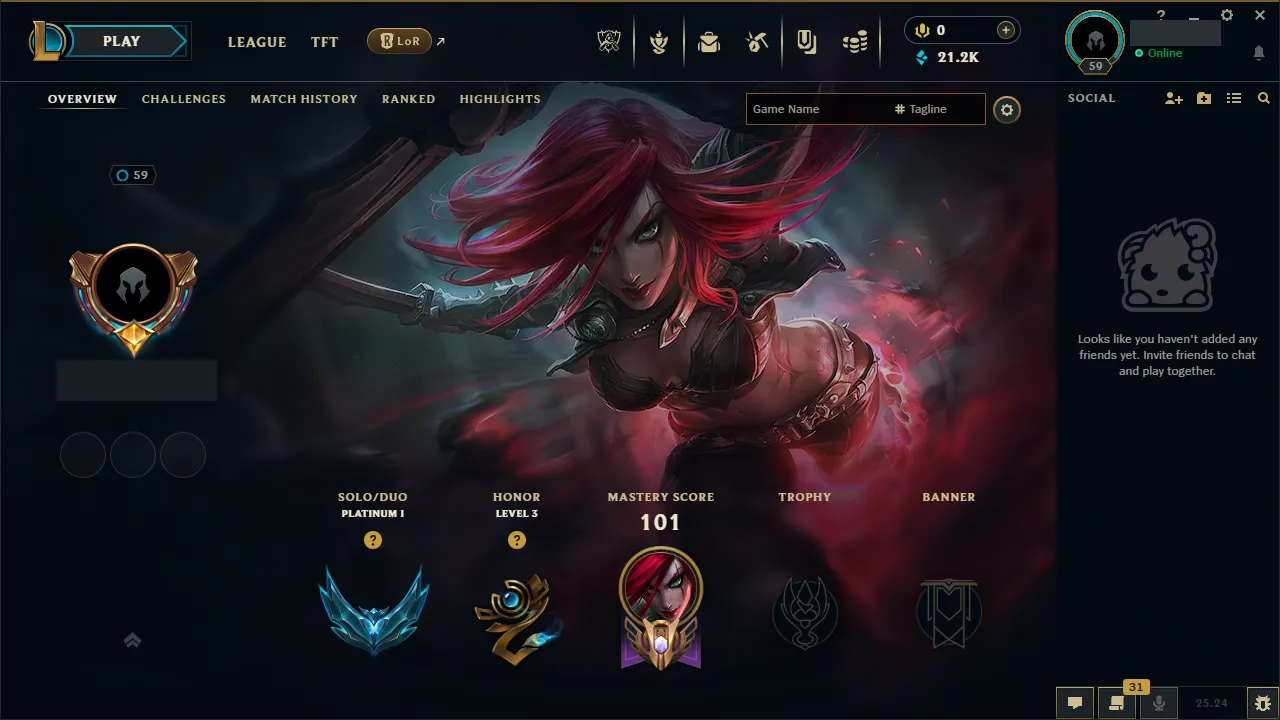Open client settings gear near close button
Viewport: 1280px width, 720px height.
(1226, 15)
